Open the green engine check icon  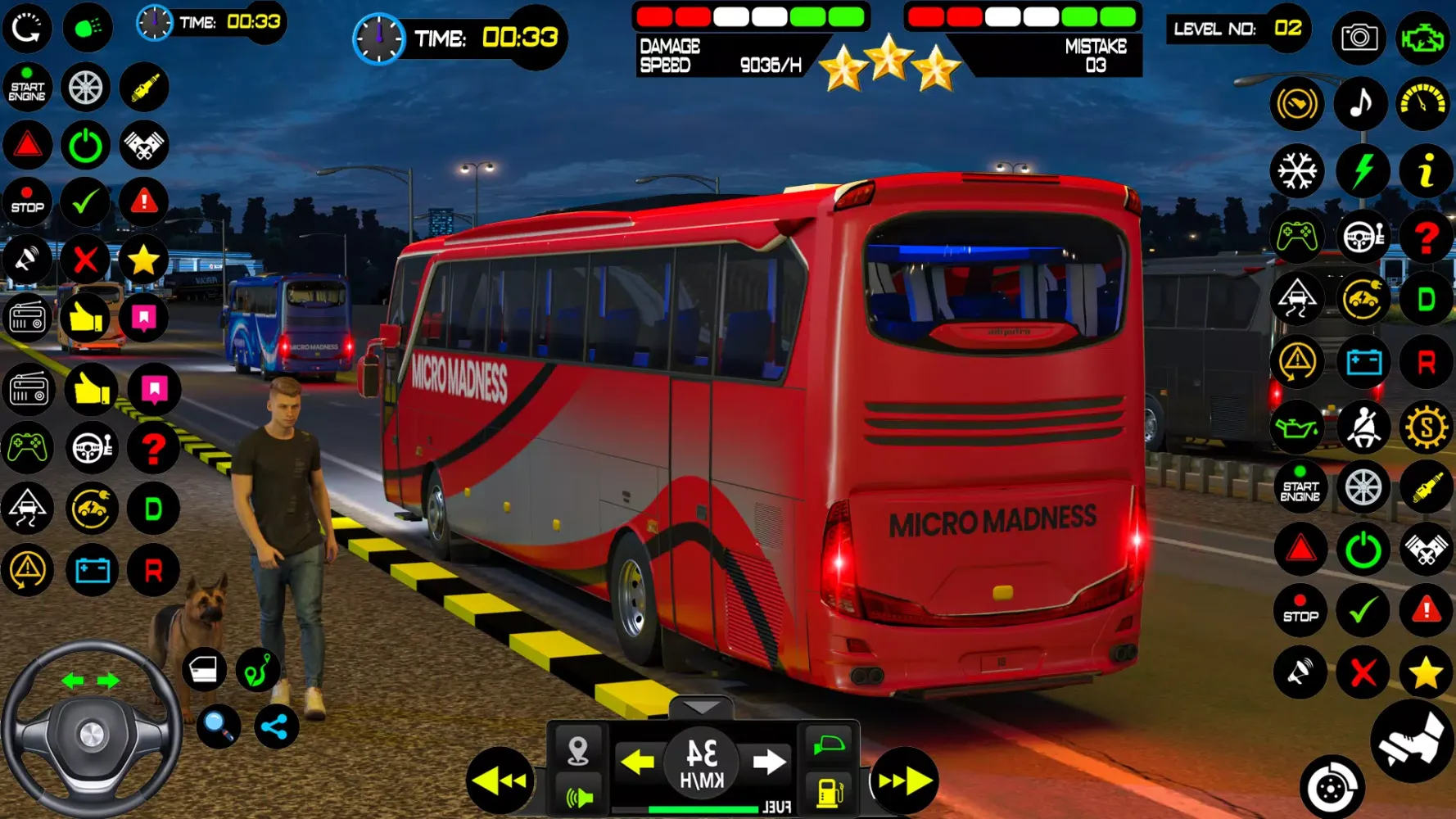[1423, 37]
